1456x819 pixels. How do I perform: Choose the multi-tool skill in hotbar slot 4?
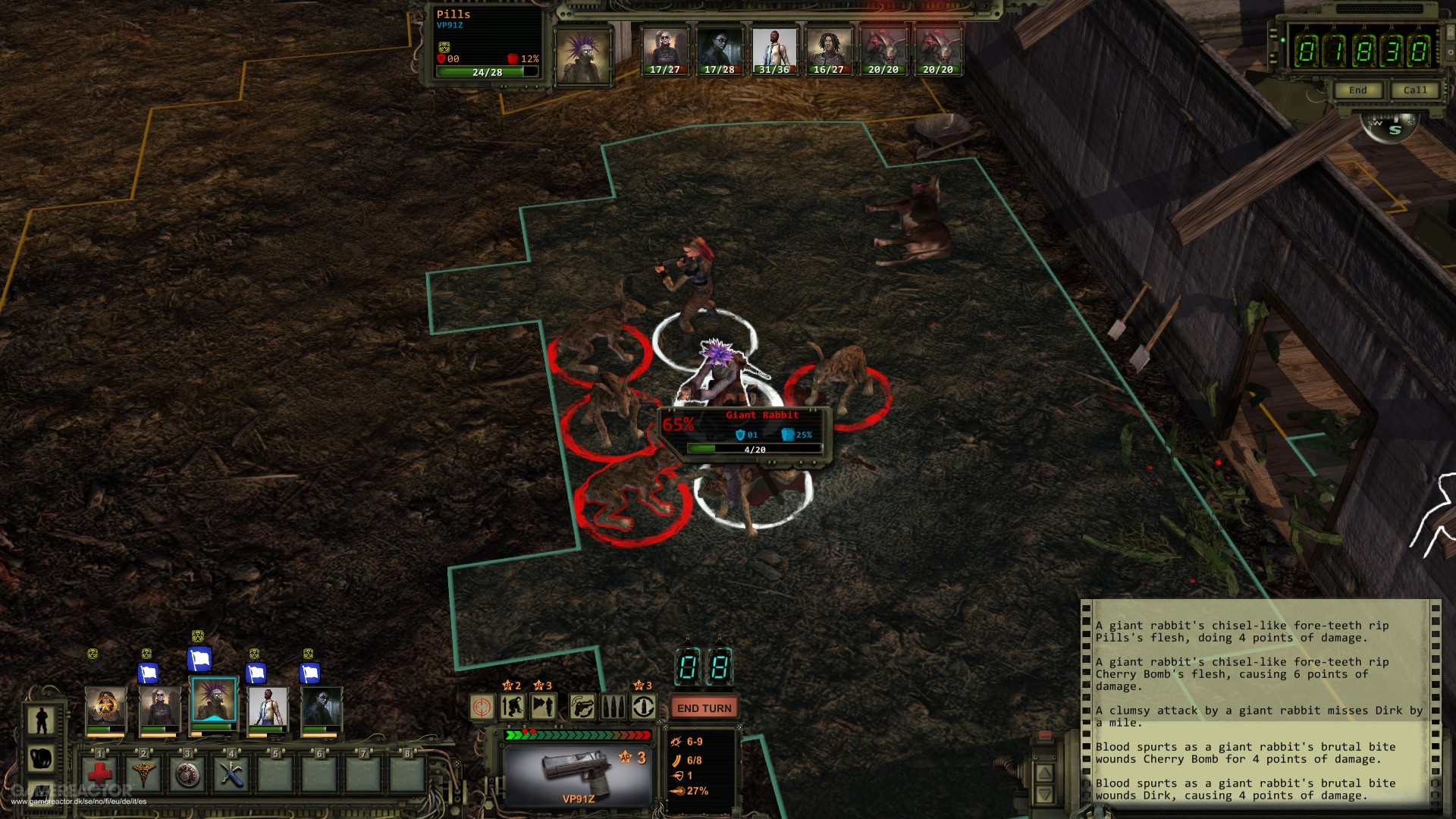[231, 773]
